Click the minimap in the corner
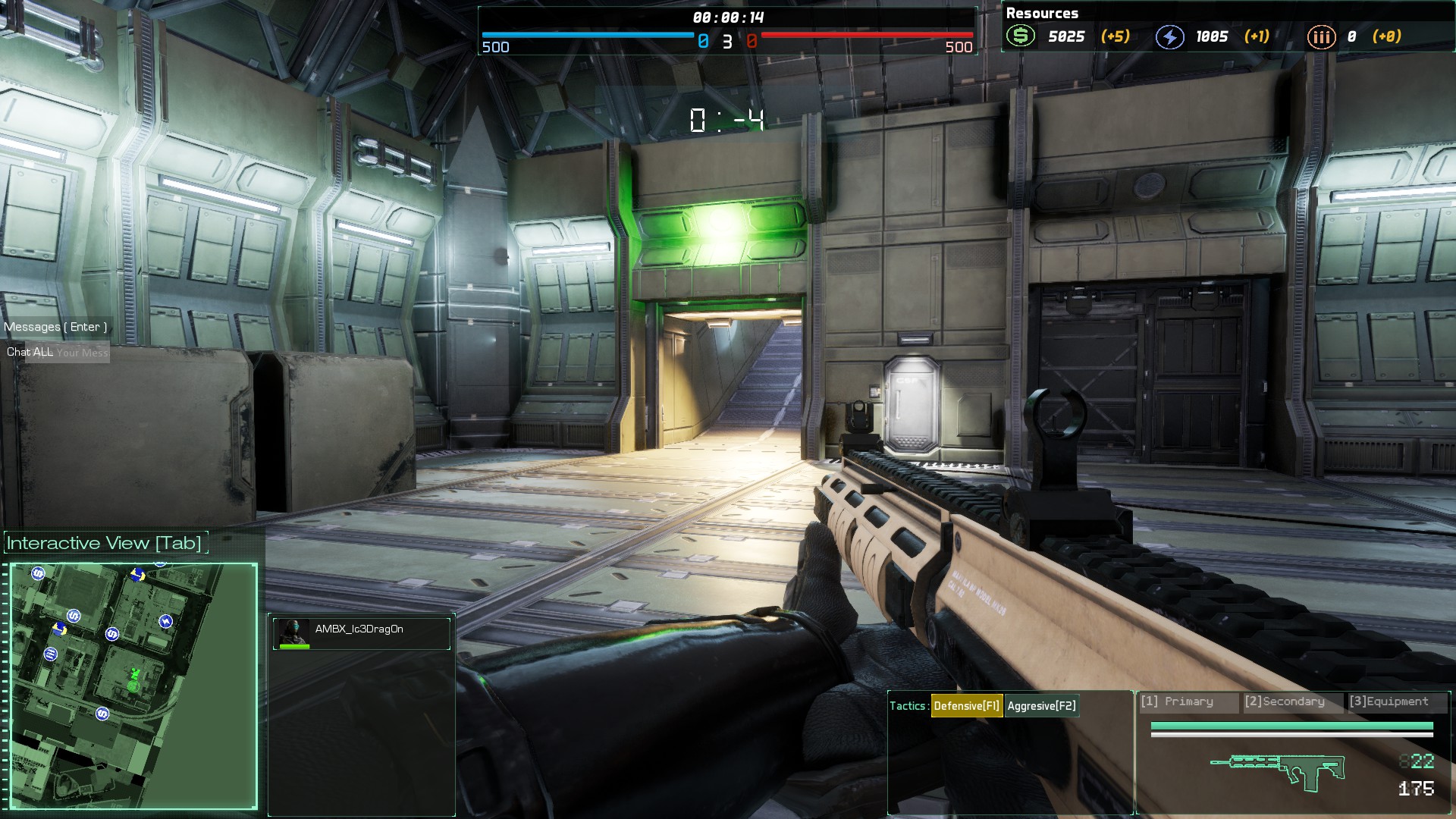 coord(133,686)
